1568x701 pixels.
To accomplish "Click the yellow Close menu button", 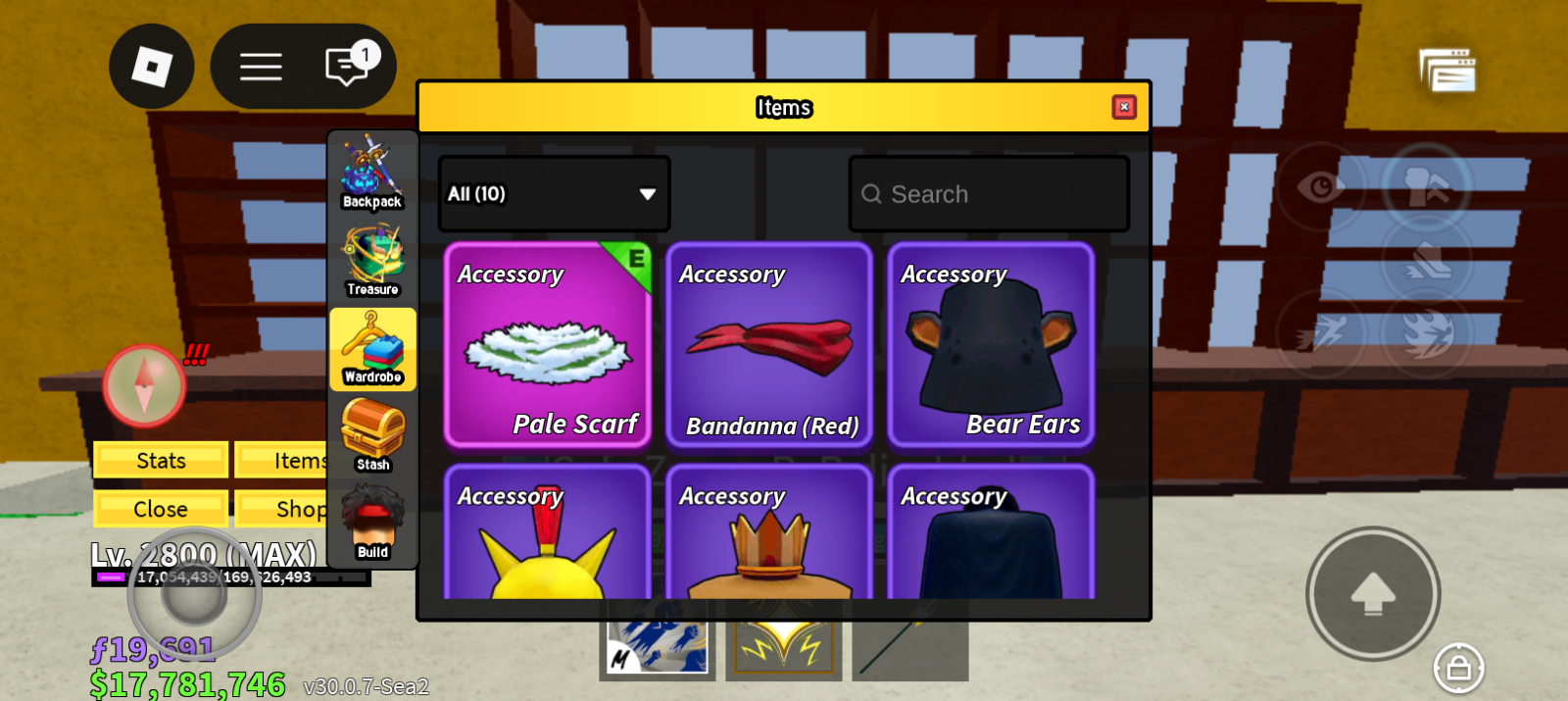I will click(x=161, y=509).
